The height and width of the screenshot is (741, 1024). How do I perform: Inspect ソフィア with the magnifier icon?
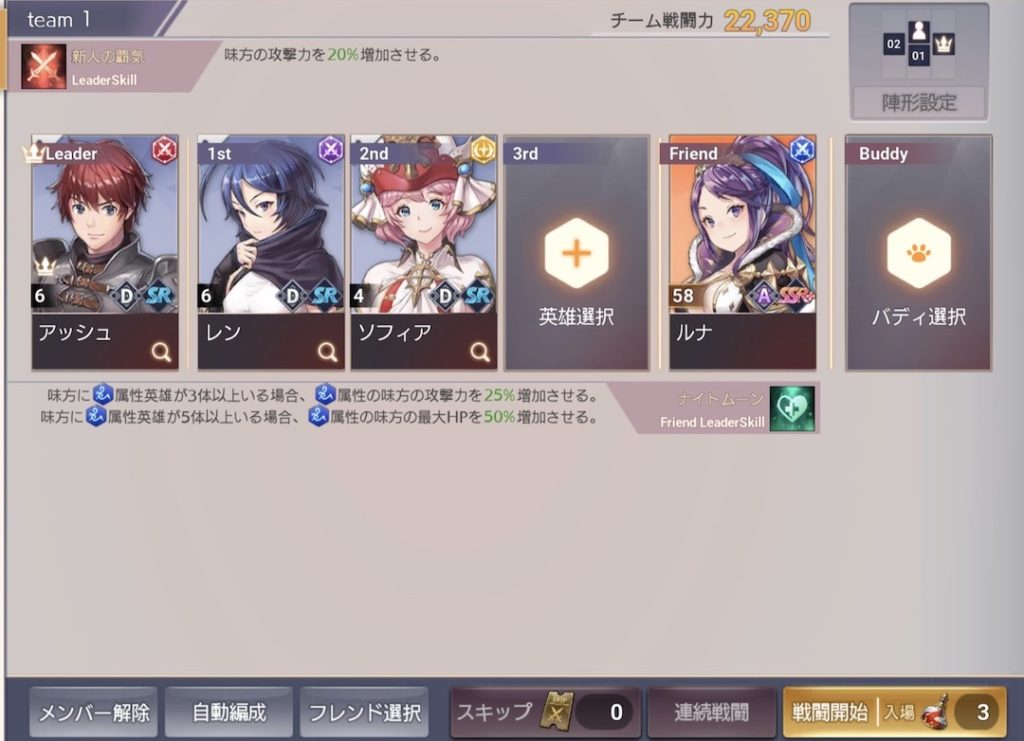coord(479,351)
